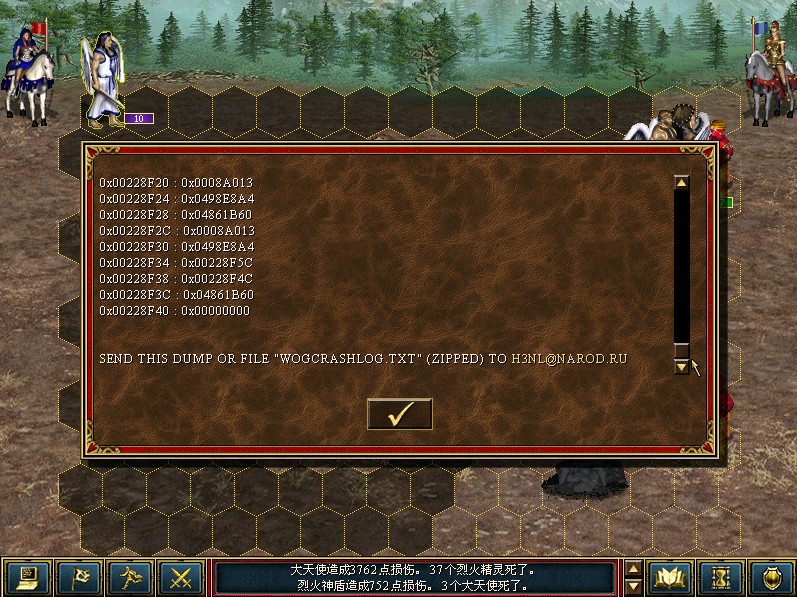Surrender the battle with the flag button

pos(78,577)
